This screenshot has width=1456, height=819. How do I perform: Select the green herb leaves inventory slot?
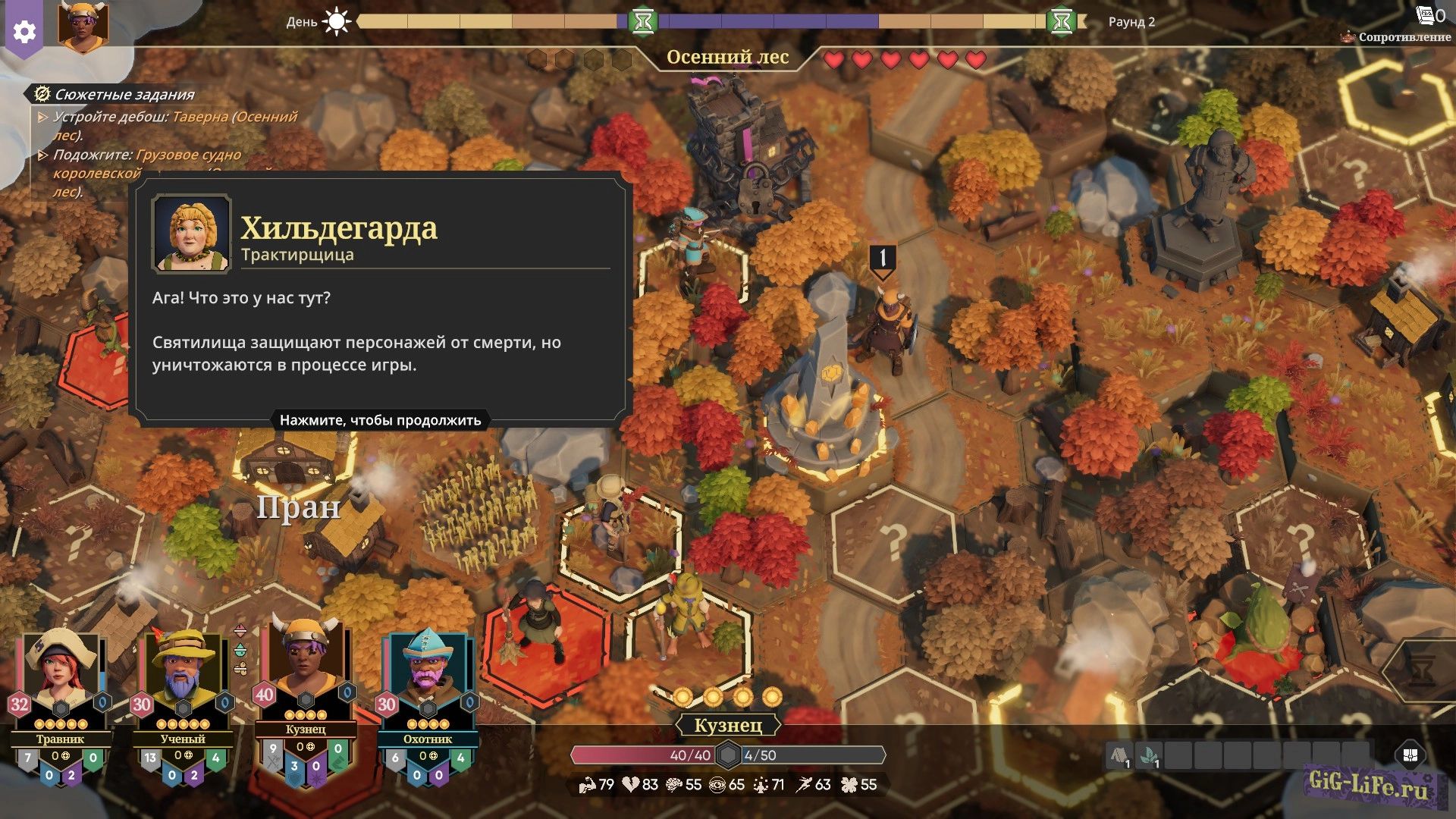(1150, 756)
